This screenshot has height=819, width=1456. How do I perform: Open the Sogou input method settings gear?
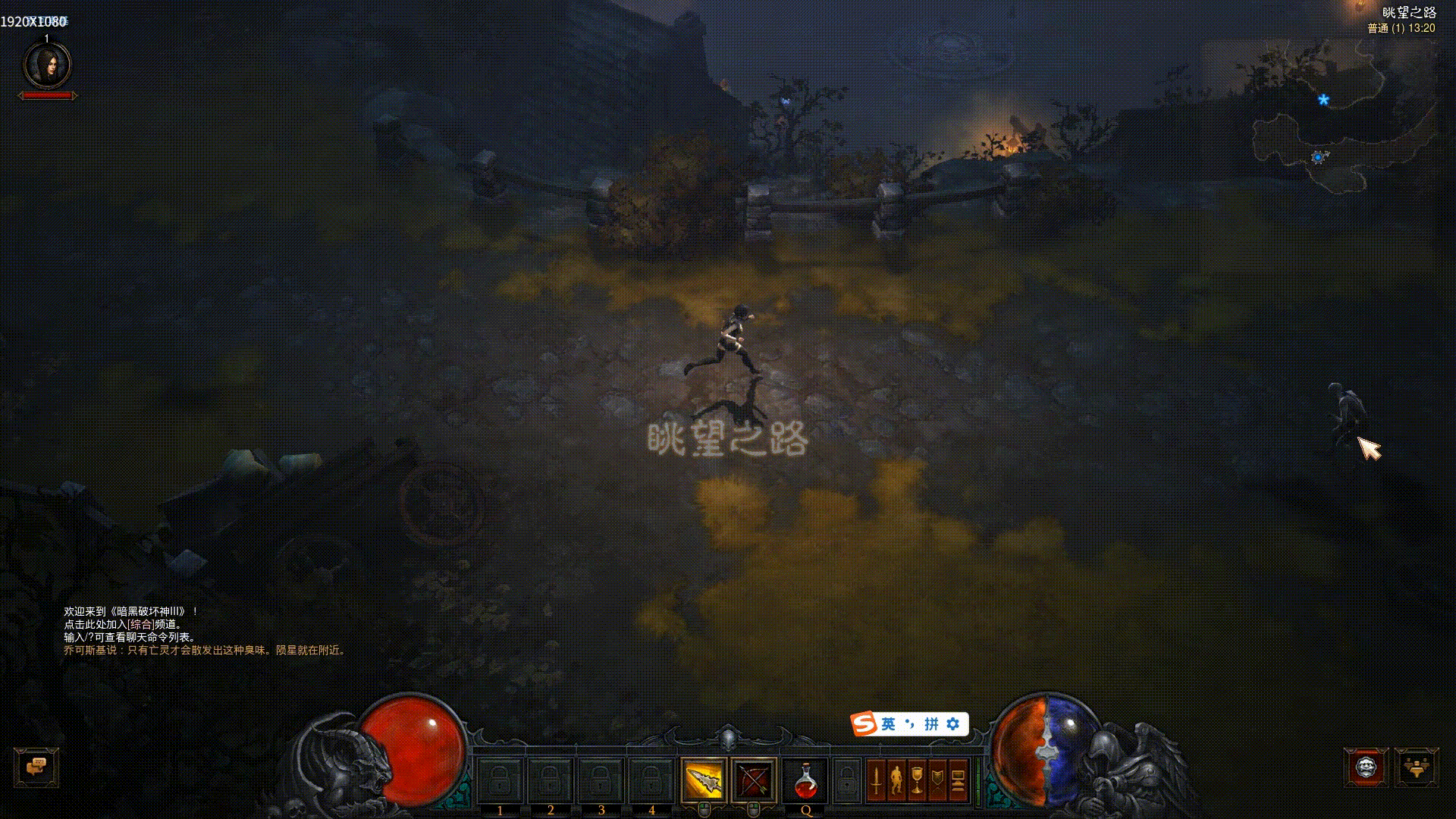click(952, 723)
